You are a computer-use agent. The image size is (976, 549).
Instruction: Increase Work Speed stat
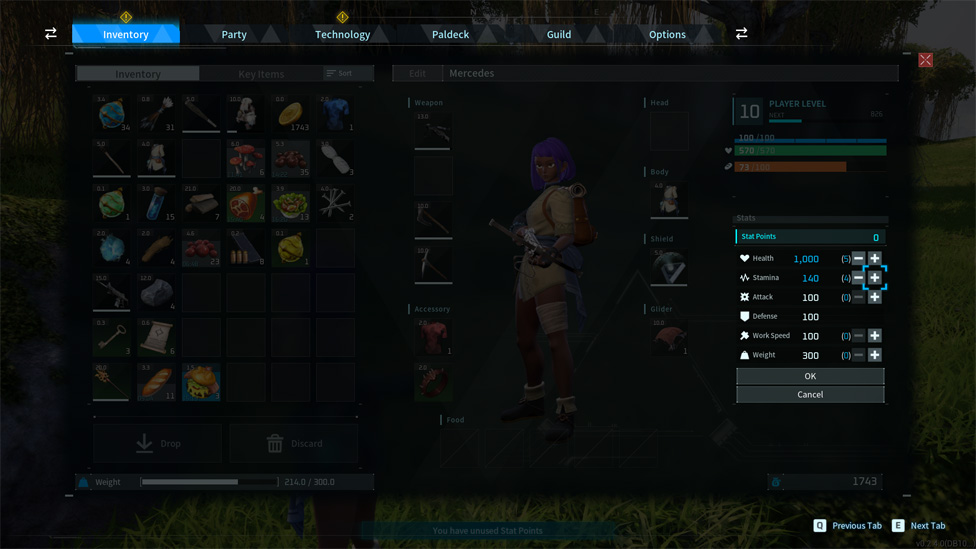pyautogui.click(x=875, y=336)
